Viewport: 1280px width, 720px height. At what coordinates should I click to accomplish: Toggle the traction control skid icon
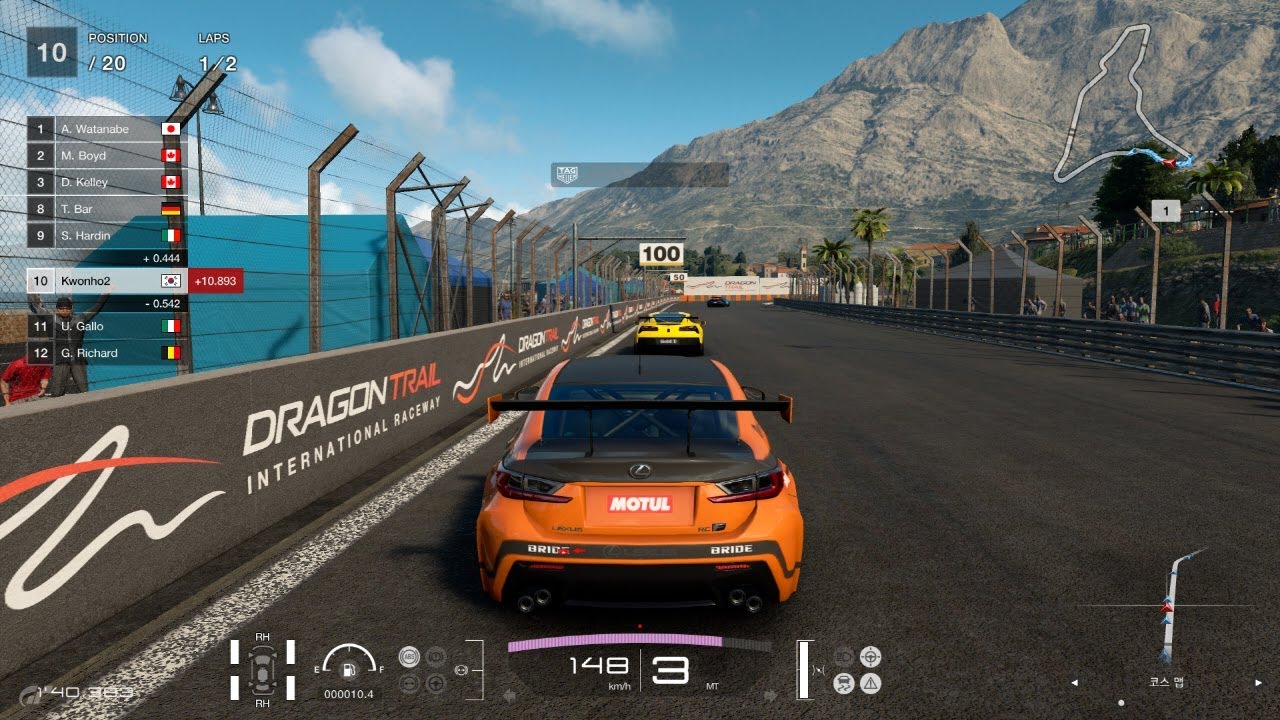click(x=843, y=684)
